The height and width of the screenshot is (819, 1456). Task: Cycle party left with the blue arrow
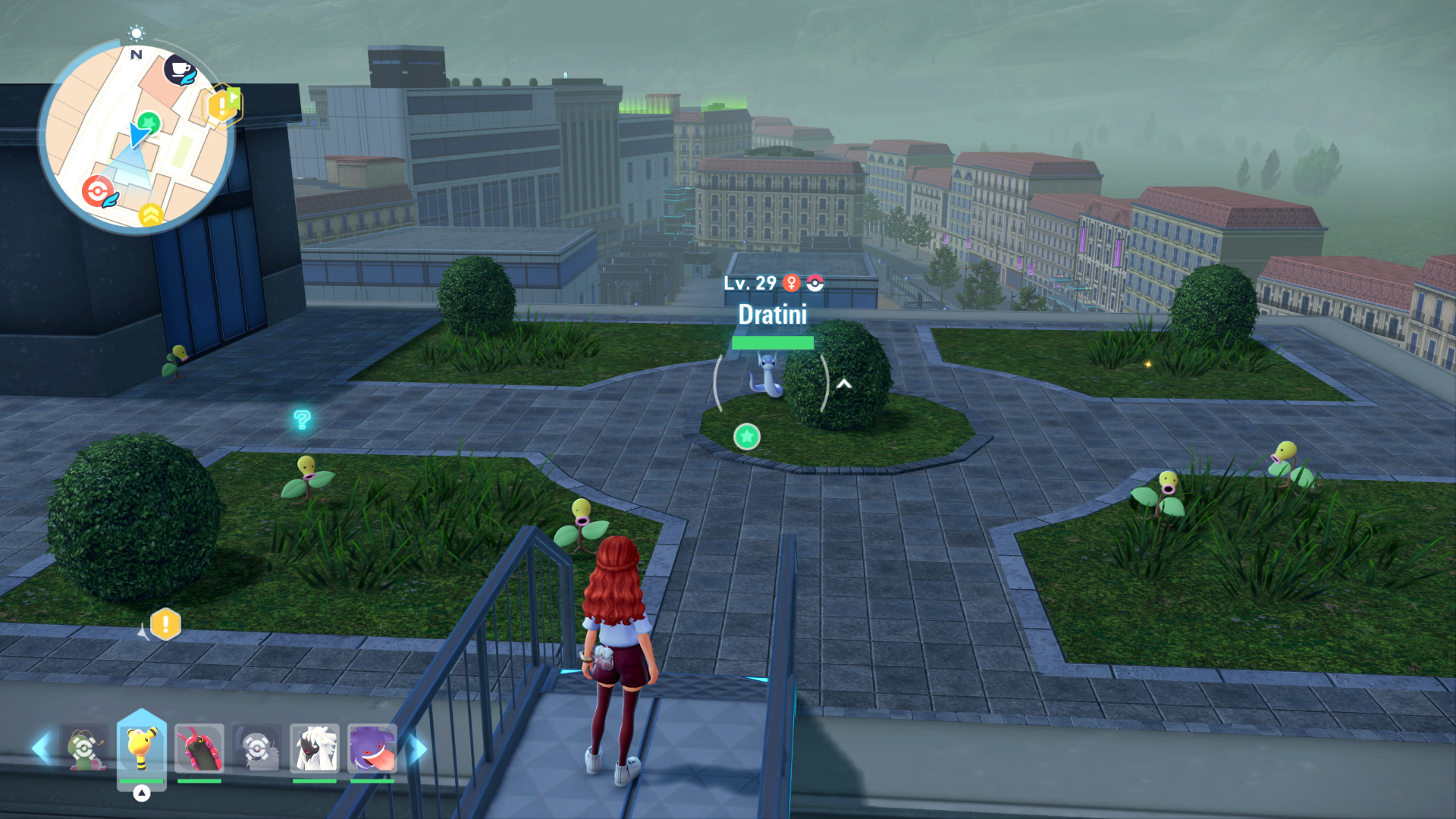42,748
